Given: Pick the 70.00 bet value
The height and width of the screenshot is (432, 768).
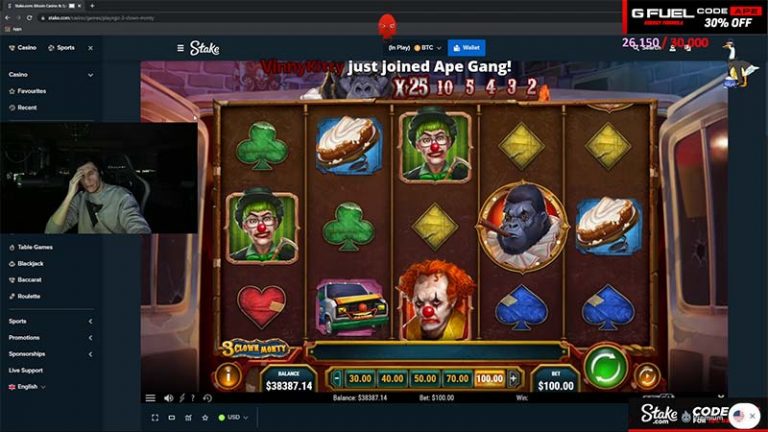Looking at the screenshot, I should coord(457,379).
